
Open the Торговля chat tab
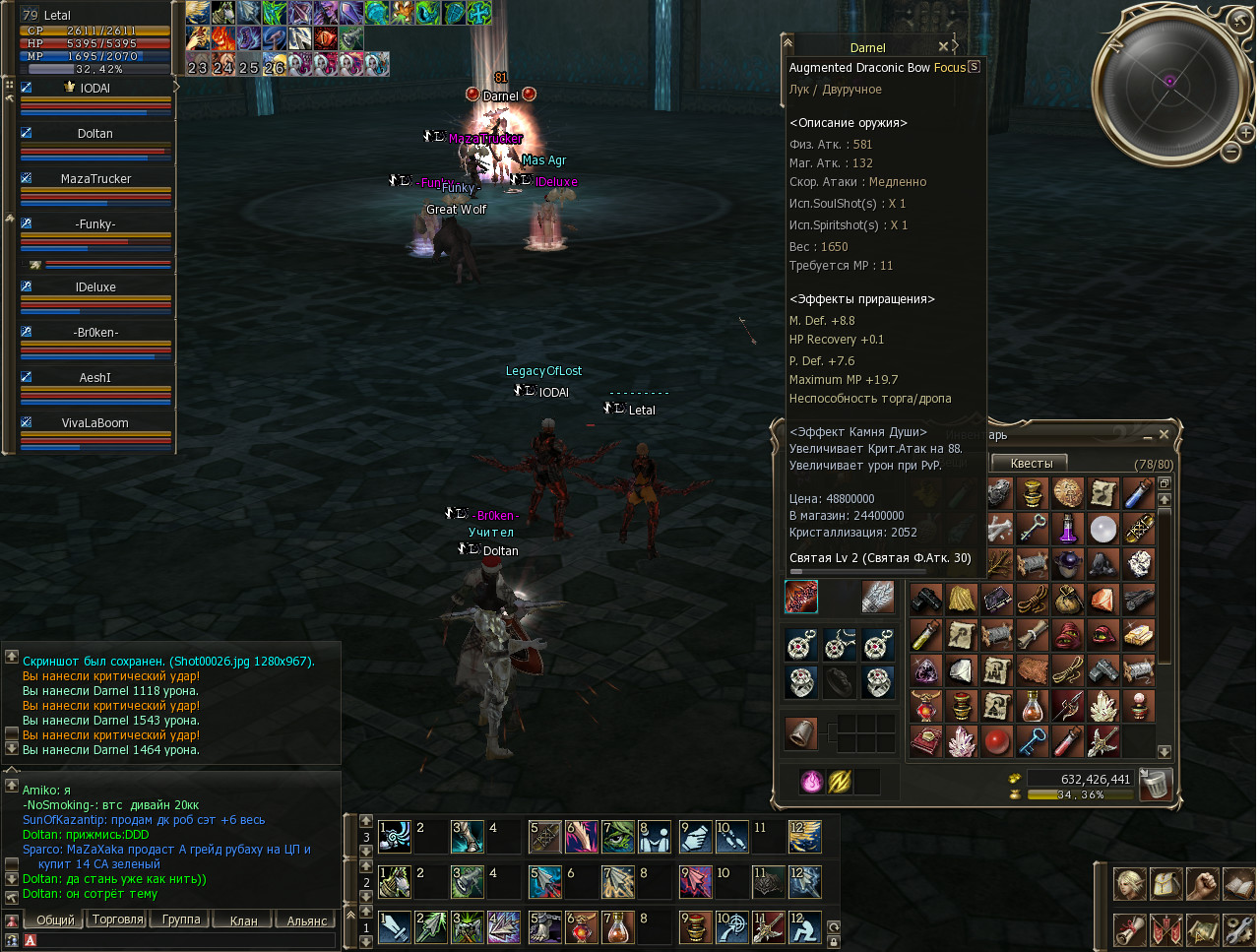(117, 920)
